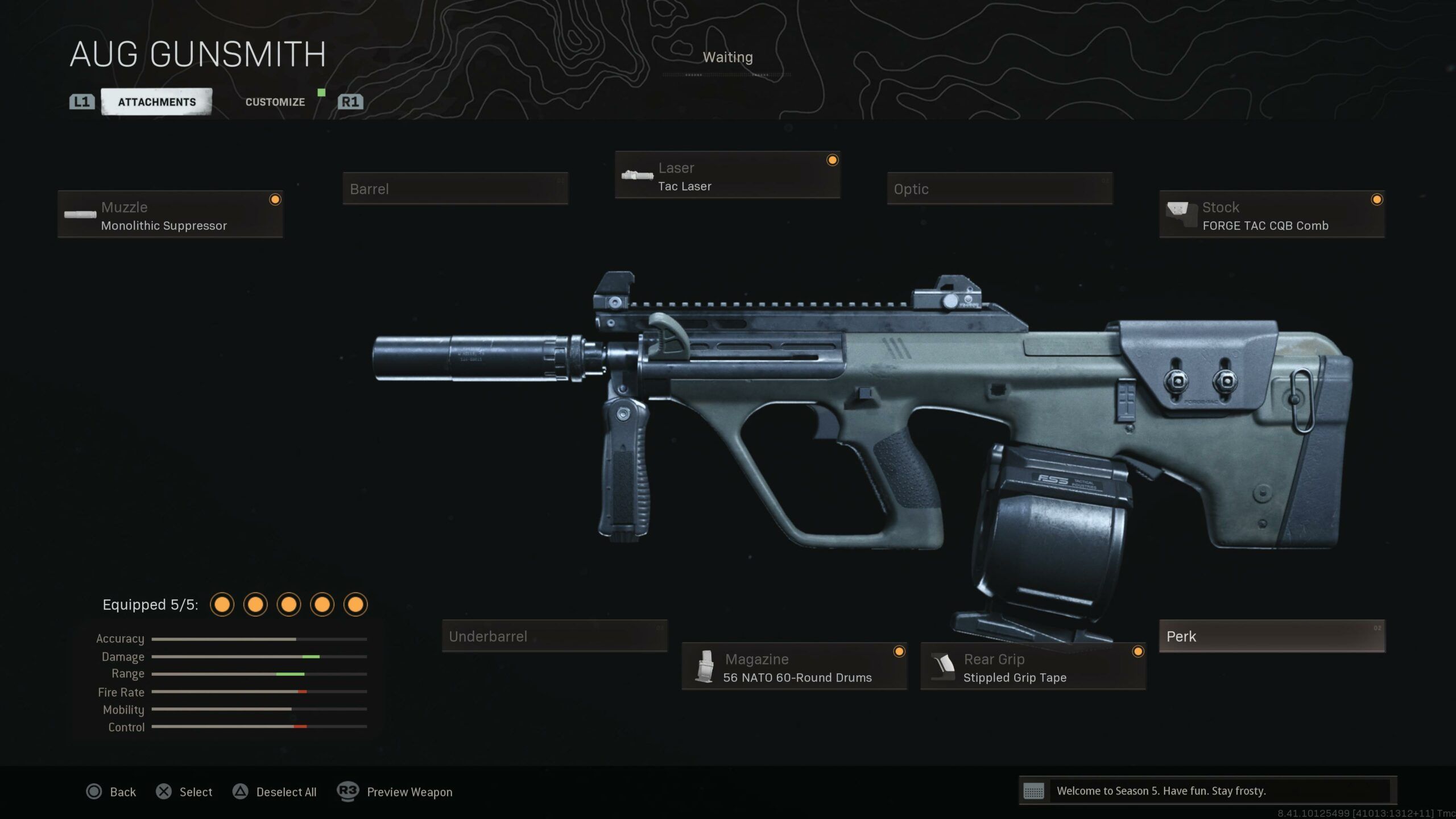Image resolution: width=1456 pixels, height=819 pixels.
Task: Click the Tac Laser icon
Action: [x=638, y=175]
